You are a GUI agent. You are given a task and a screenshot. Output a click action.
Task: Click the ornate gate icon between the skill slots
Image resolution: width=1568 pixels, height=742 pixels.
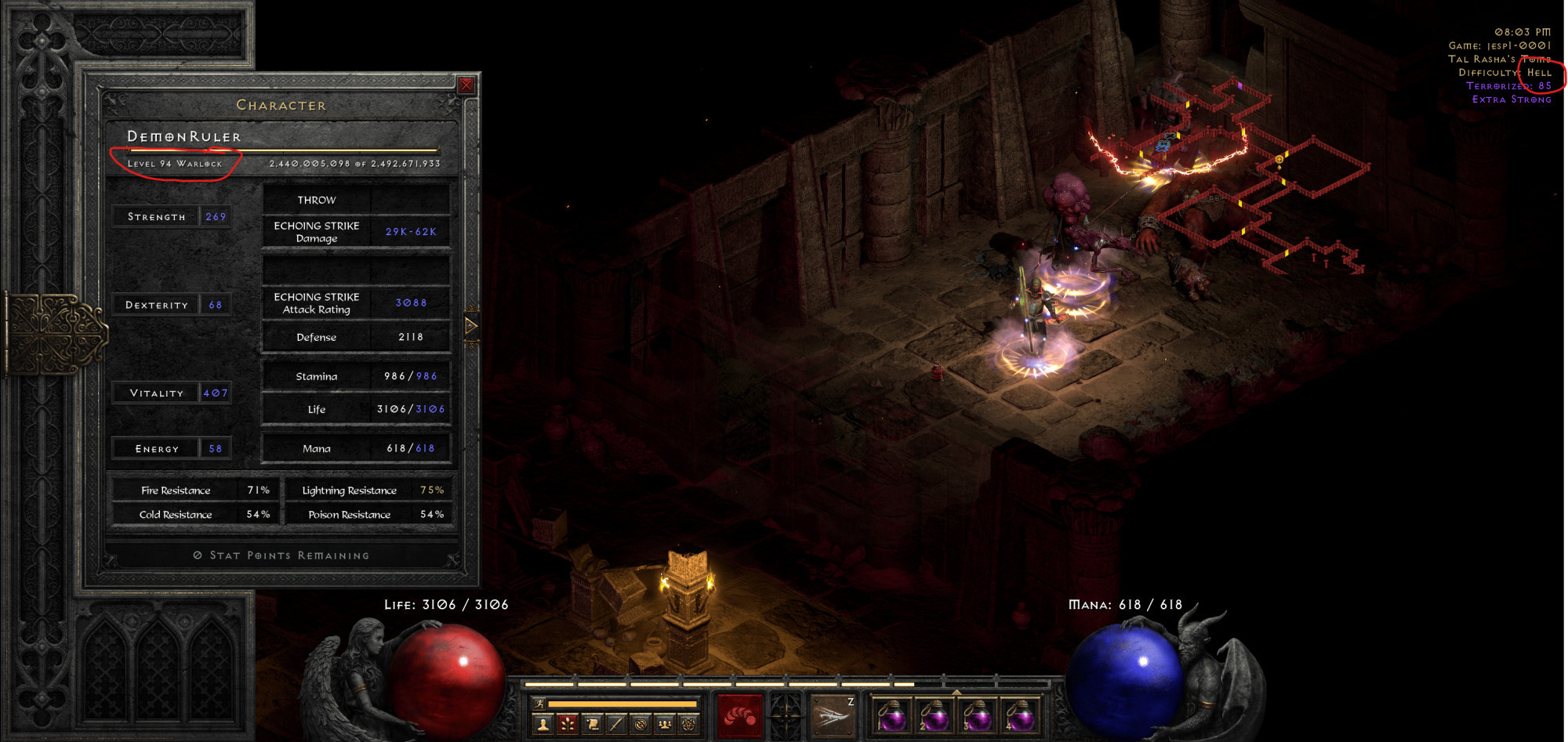[x=785, y=715]
